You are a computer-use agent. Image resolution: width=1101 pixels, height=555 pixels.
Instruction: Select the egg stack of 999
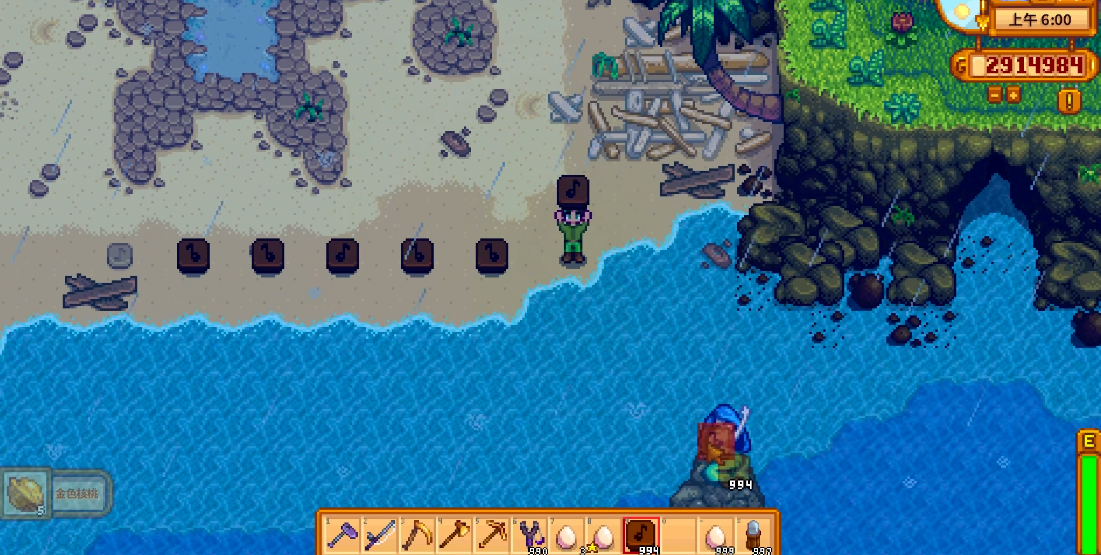point(714,533)
